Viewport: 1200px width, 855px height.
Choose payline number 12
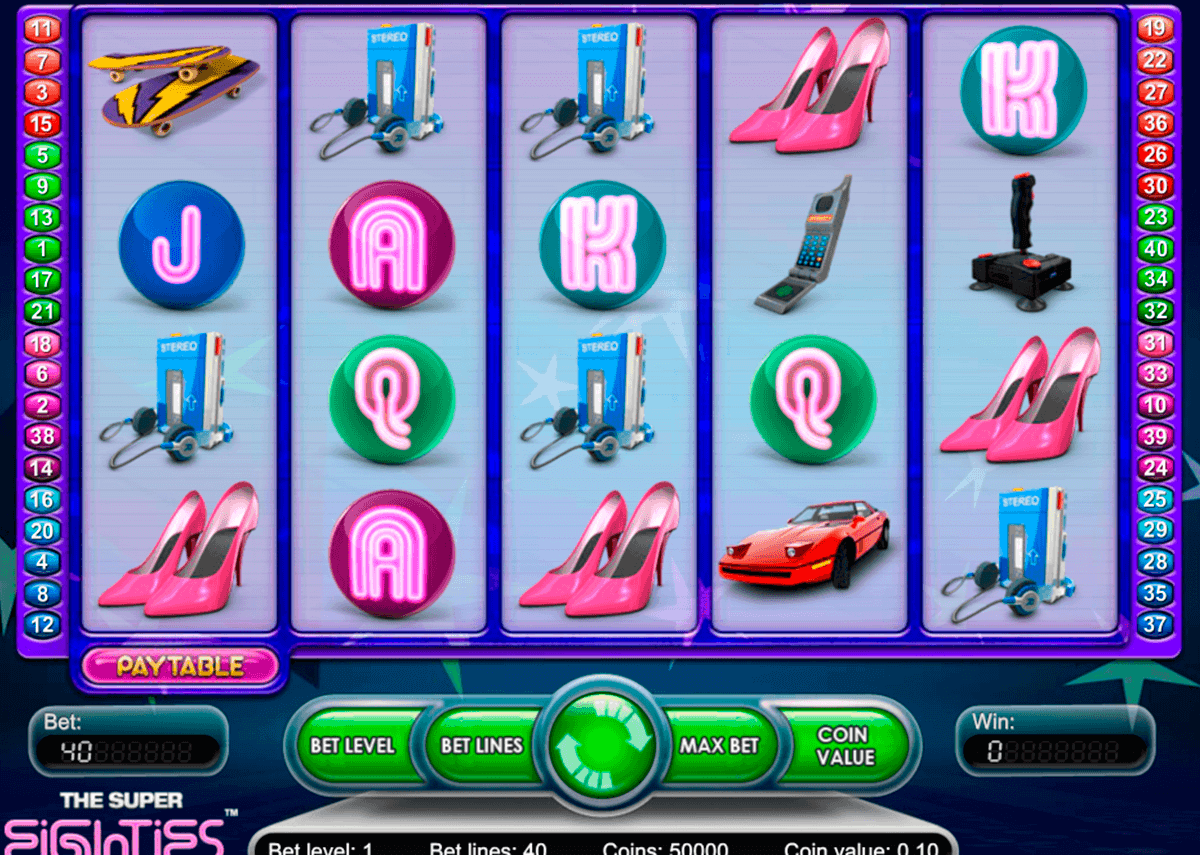(x=42, y=626)
